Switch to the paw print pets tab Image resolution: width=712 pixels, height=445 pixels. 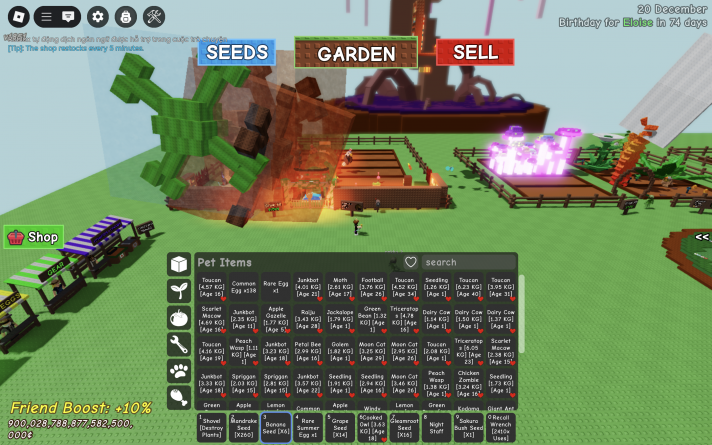[179, 371]
